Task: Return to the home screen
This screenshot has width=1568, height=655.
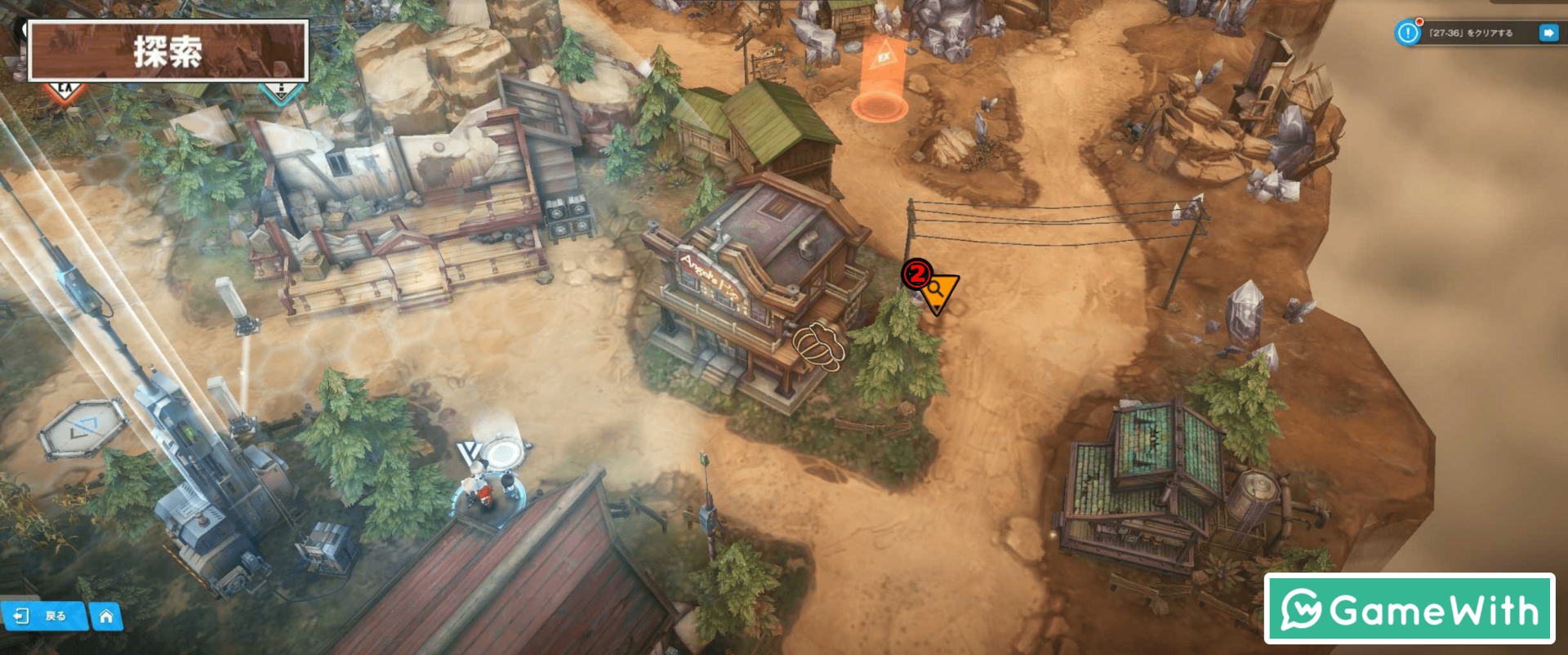Action: (106, 617)
